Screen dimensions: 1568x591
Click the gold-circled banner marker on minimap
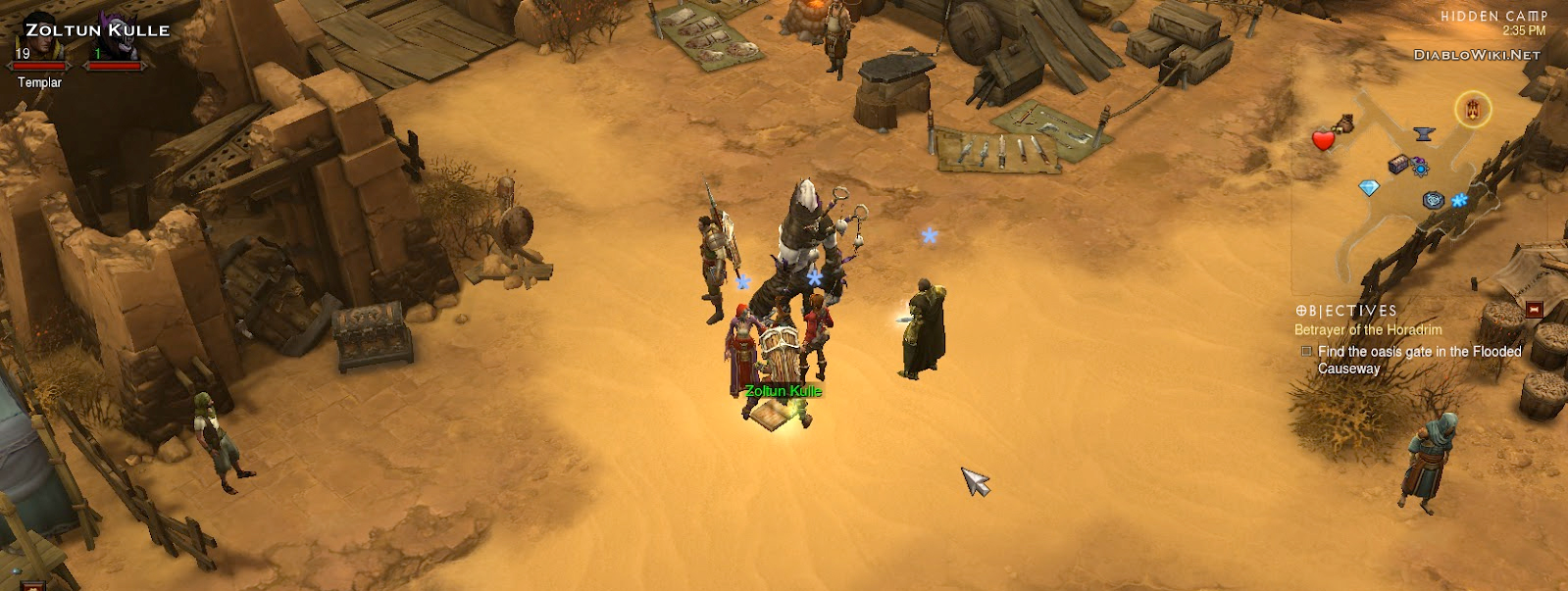click(1473, 110)
